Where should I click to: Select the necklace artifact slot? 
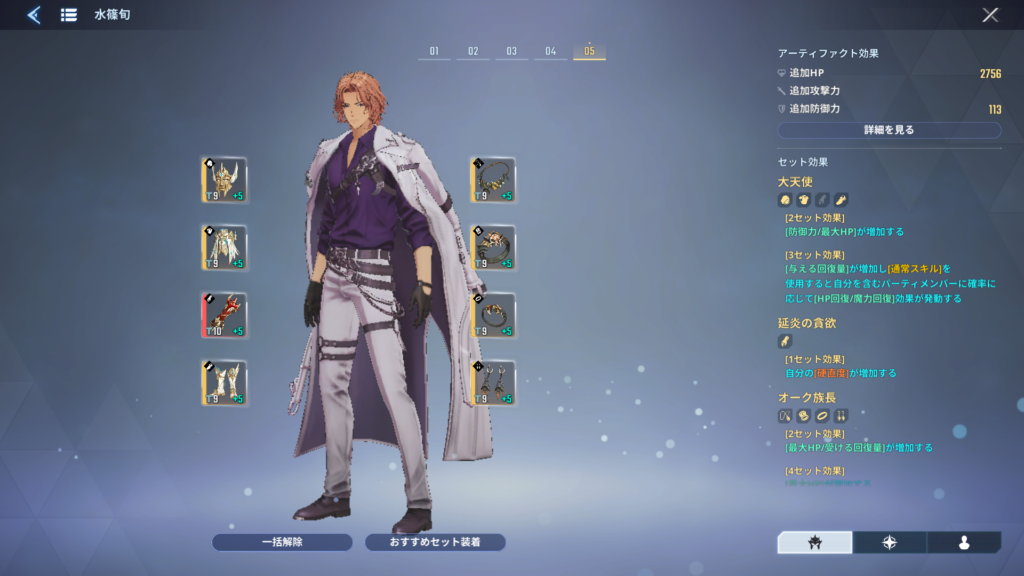[493, 180]
